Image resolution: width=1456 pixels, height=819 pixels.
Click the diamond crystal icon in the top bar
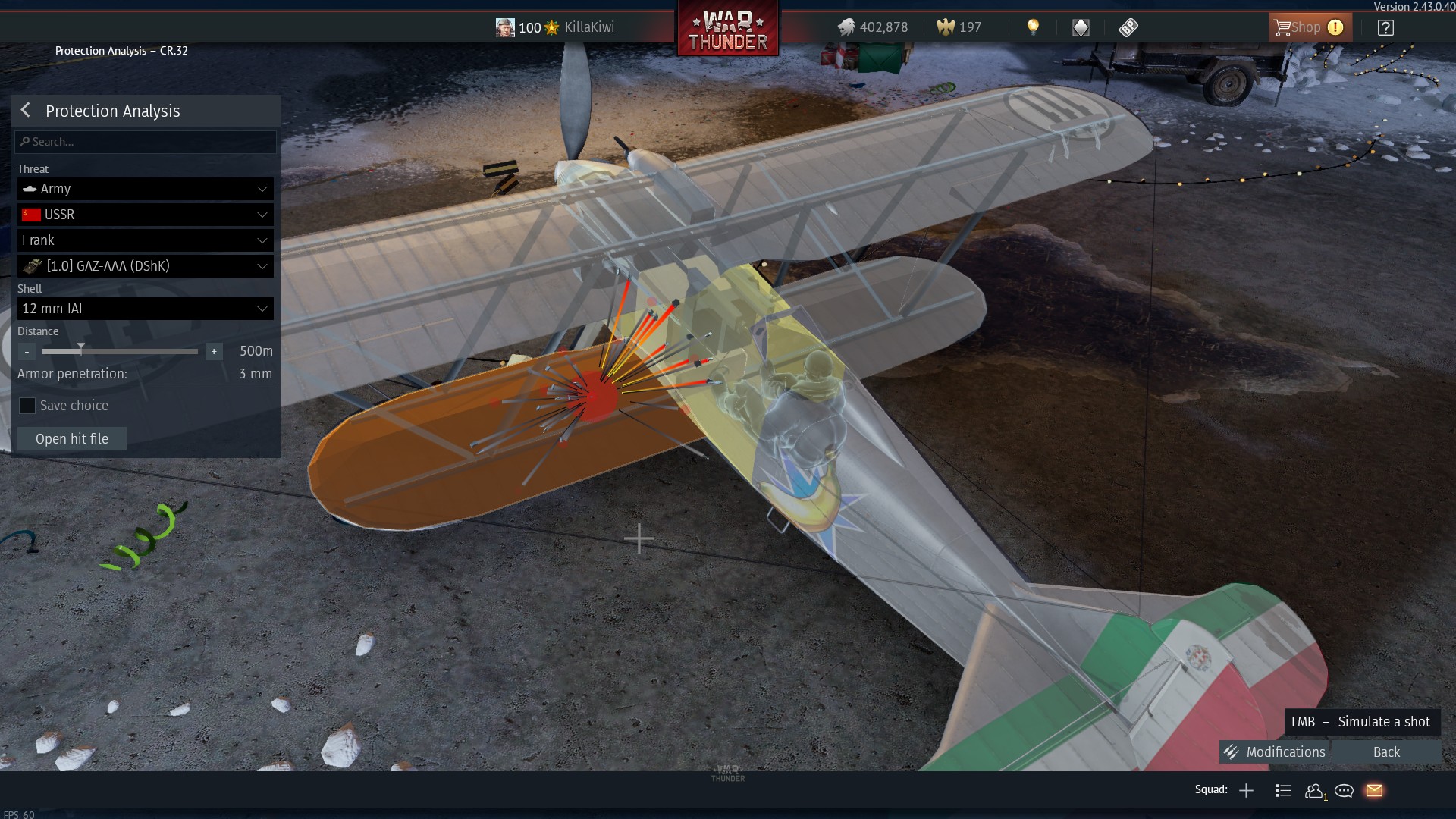click(x=1081, y=27)
